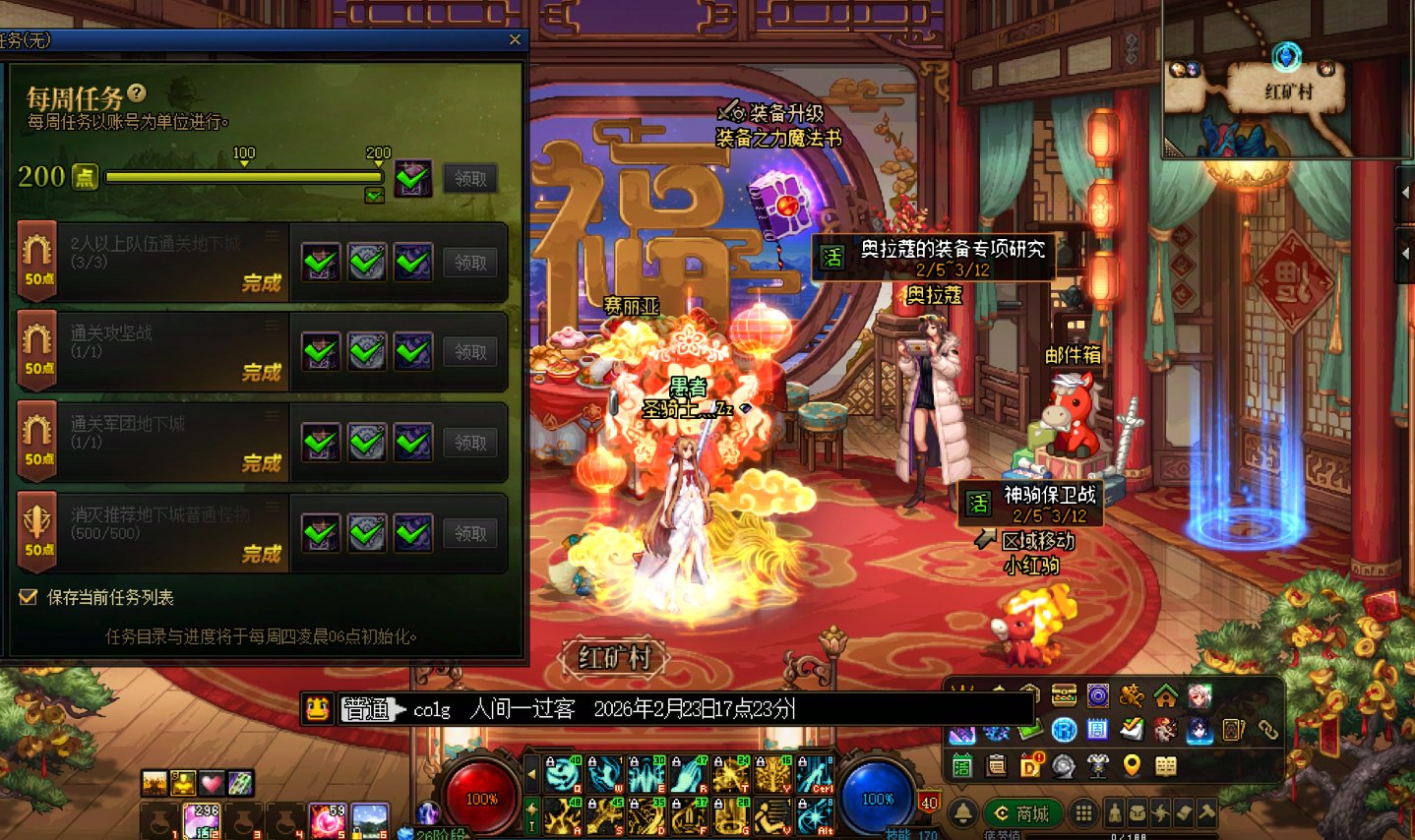
Task: Claim reward for 通关军团地下城 quest
Action: [469, 443]
